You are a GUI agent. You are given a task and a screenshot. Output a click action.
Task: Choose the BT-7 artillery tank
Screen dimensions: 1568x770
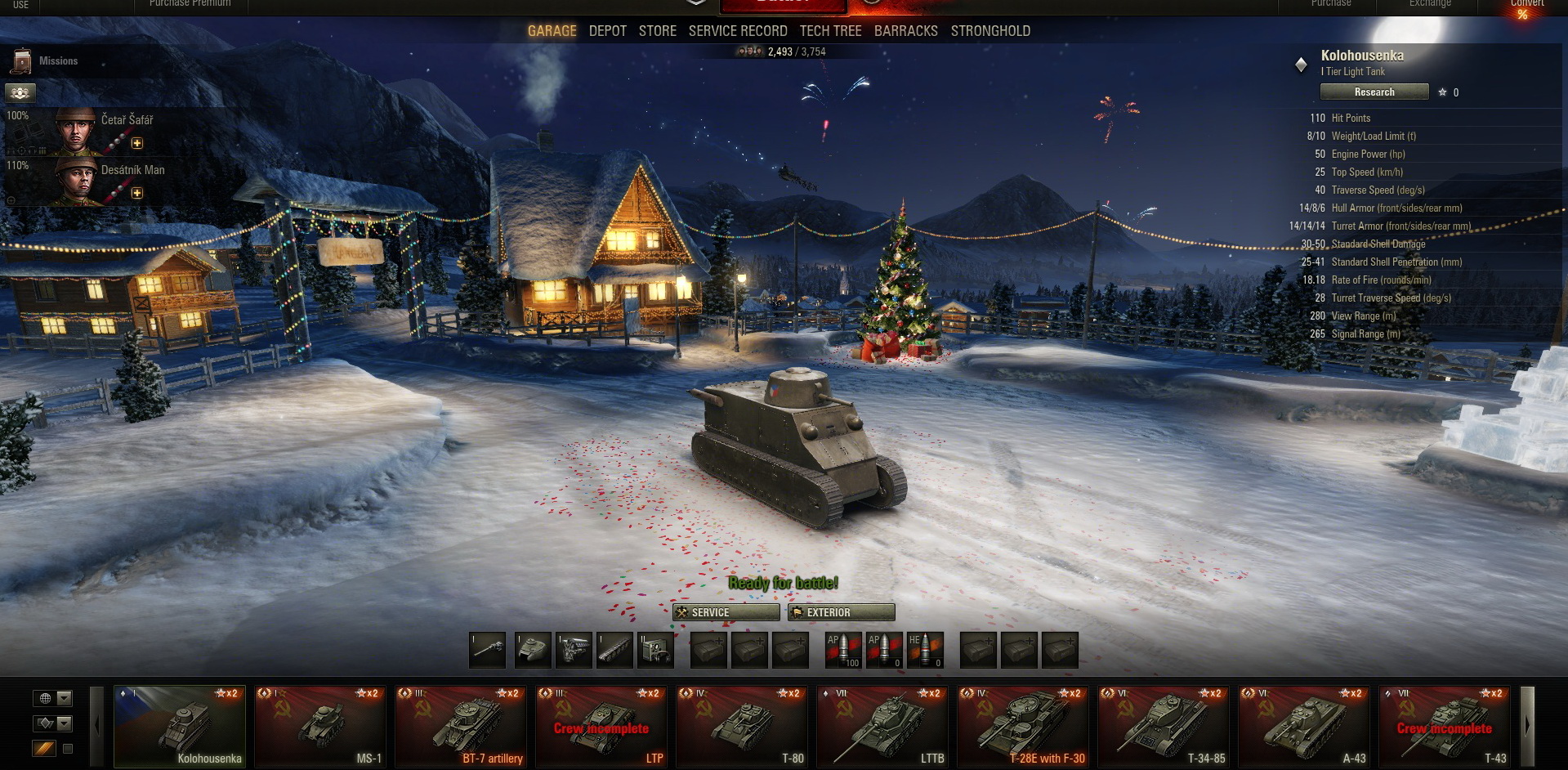click(x=461, y=727)
